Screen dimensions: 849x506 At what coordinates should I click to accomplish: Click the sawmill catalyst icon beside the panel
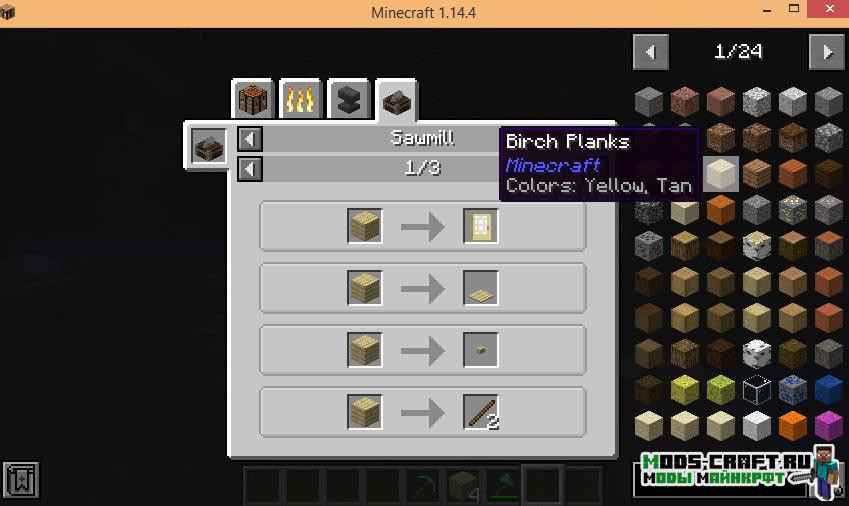click(x=209, y=147)
